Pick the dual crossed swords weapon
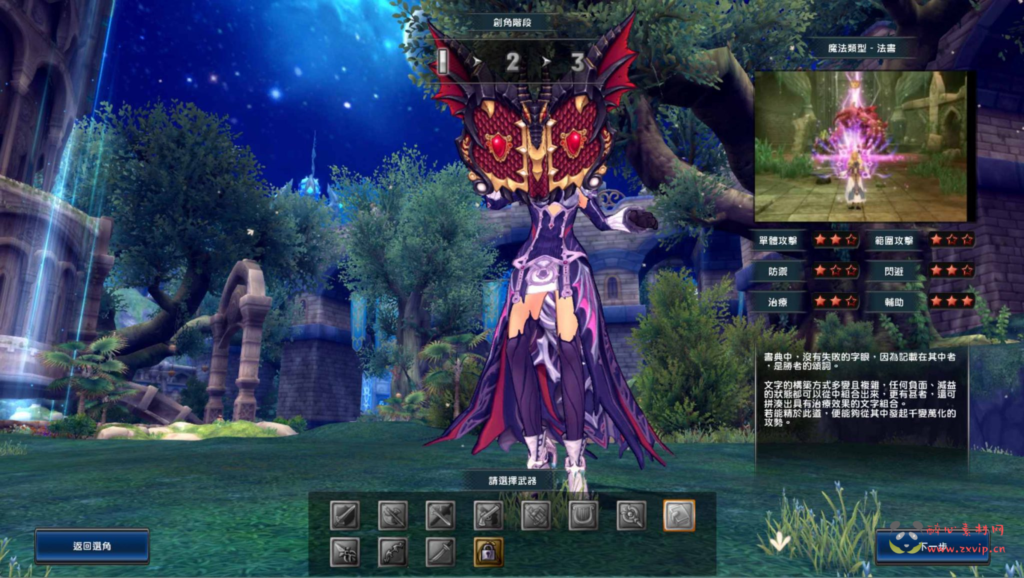Viewport: 1024px width, 578px height. 440,515
